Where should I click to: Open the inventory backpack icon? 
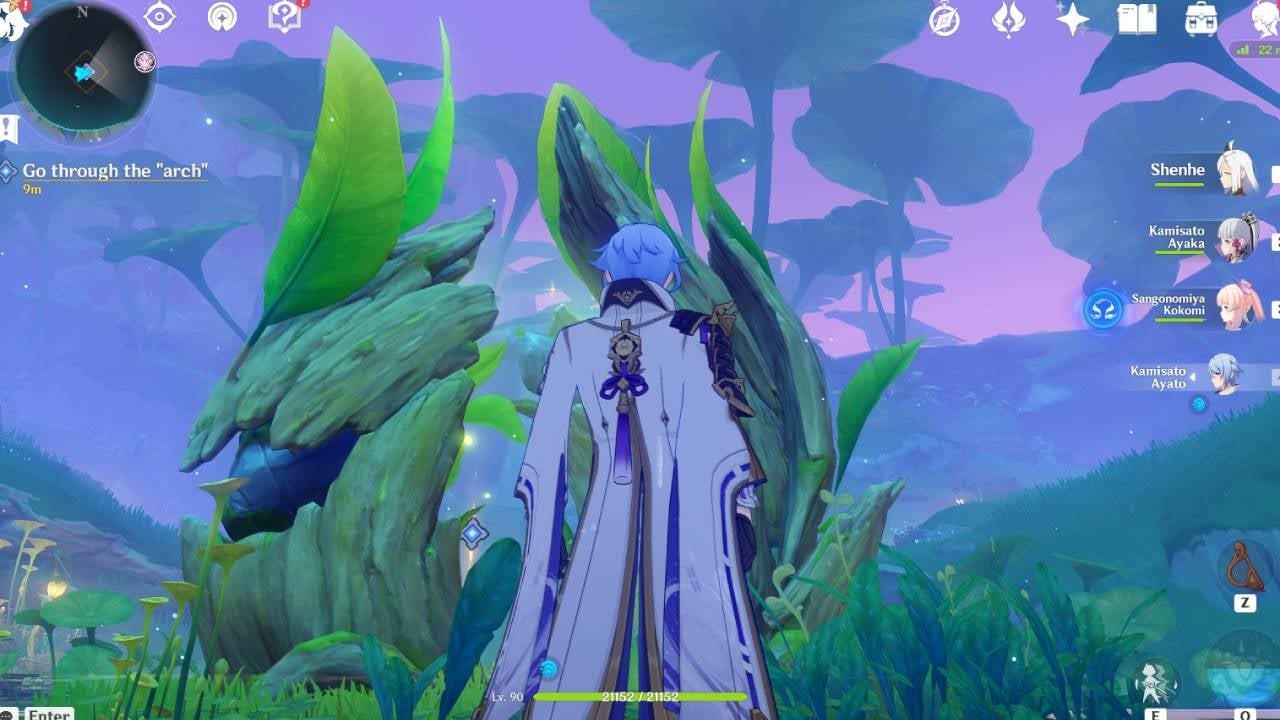(1202, 20)
